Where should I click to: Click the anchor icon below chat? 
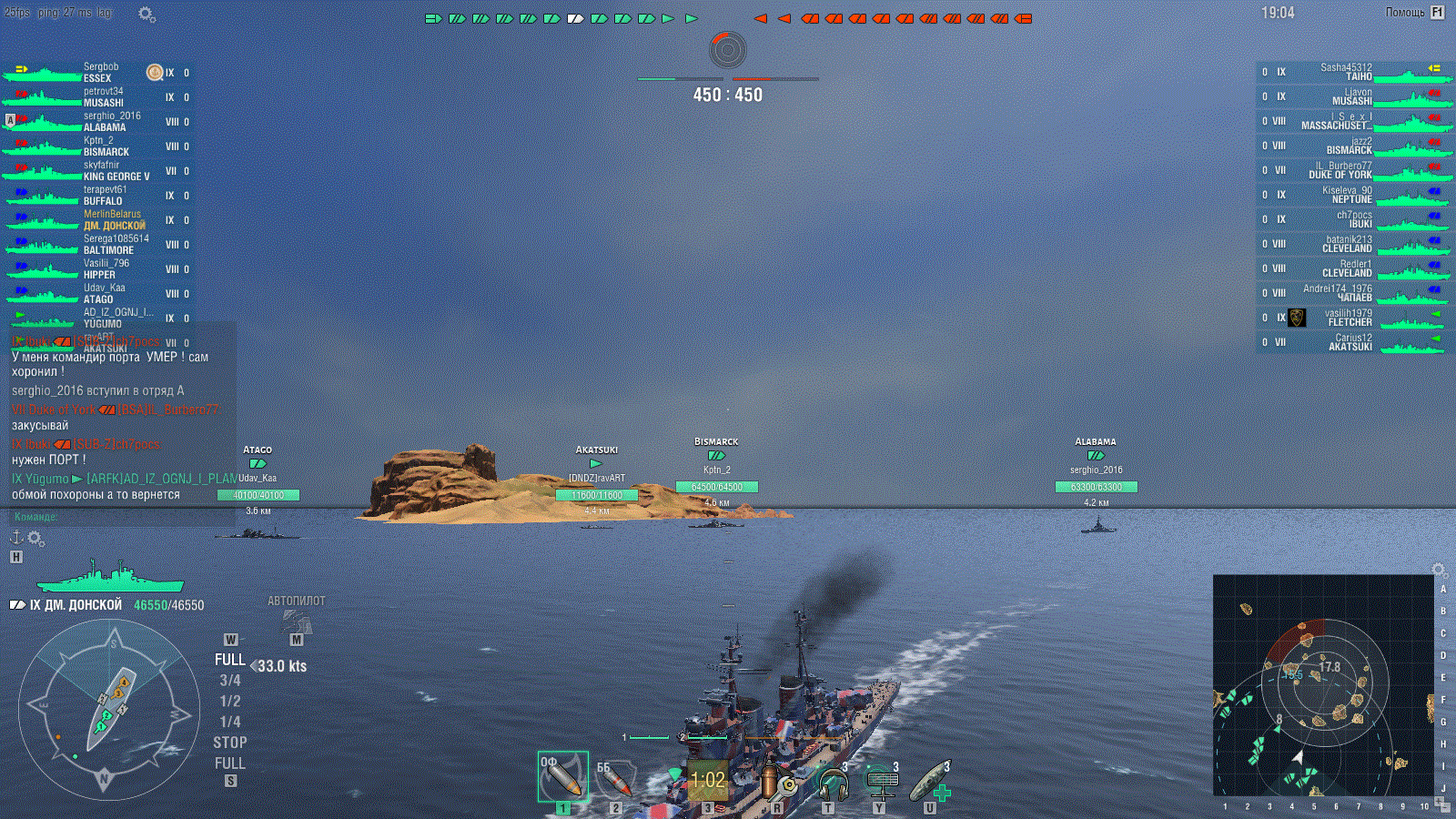point(15,538)
